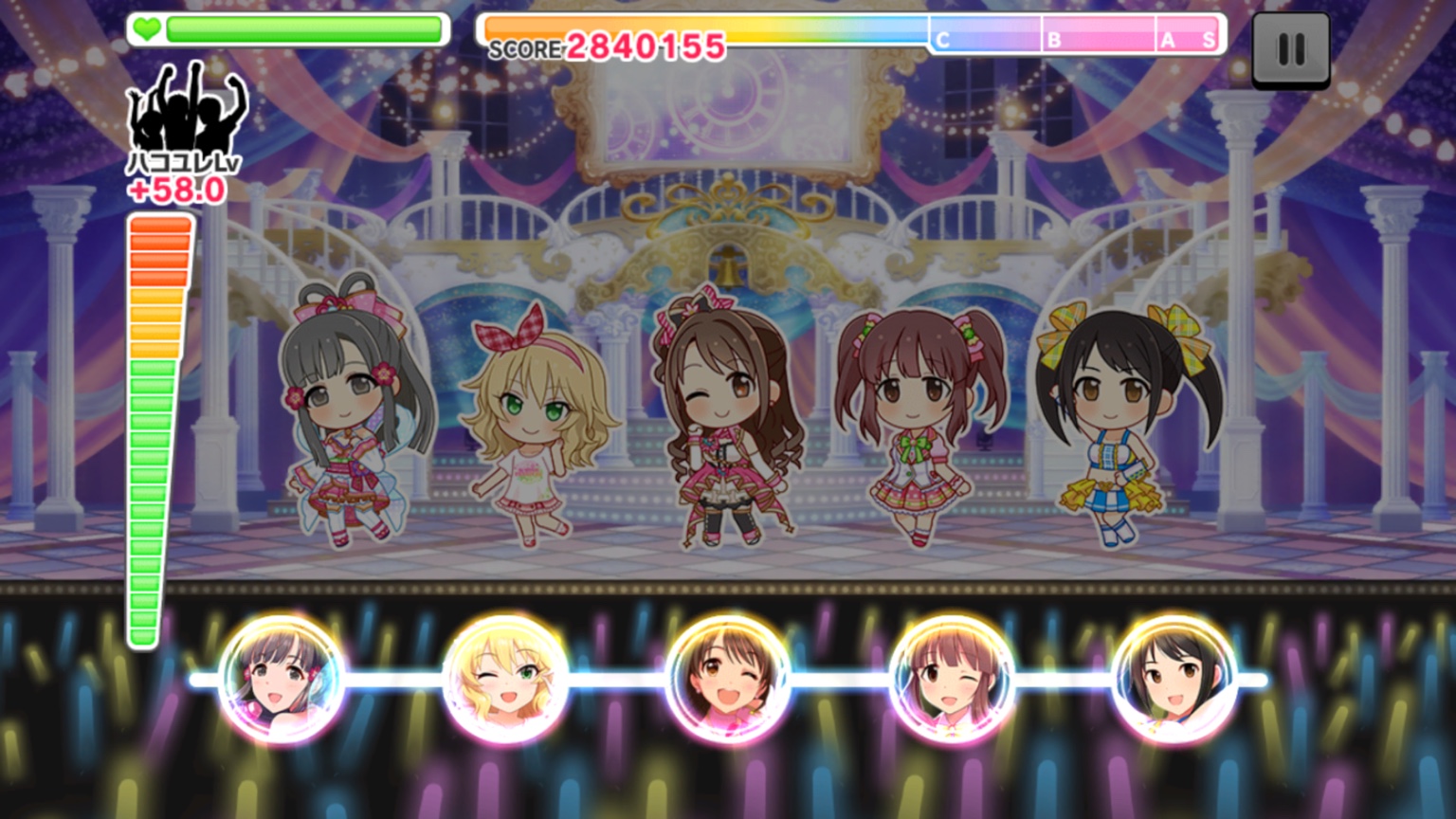Tap the blonde winking idol portrait
This screenshot has width=1456, height=819.
pos(505,679)
